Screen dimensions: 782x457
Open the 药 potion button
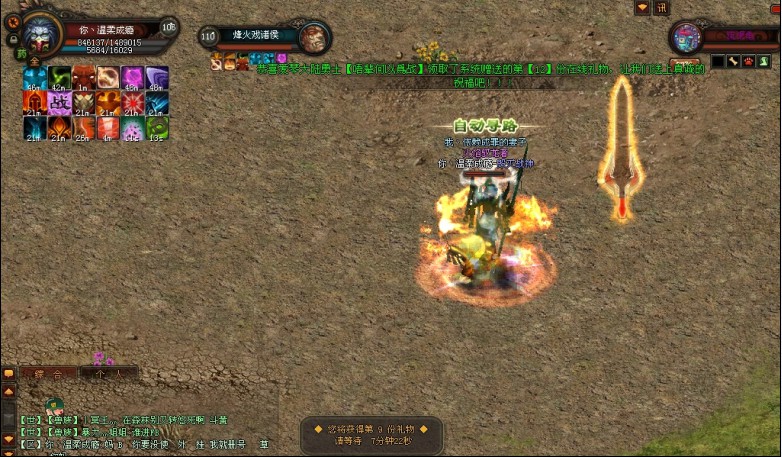tap(21, 54)
